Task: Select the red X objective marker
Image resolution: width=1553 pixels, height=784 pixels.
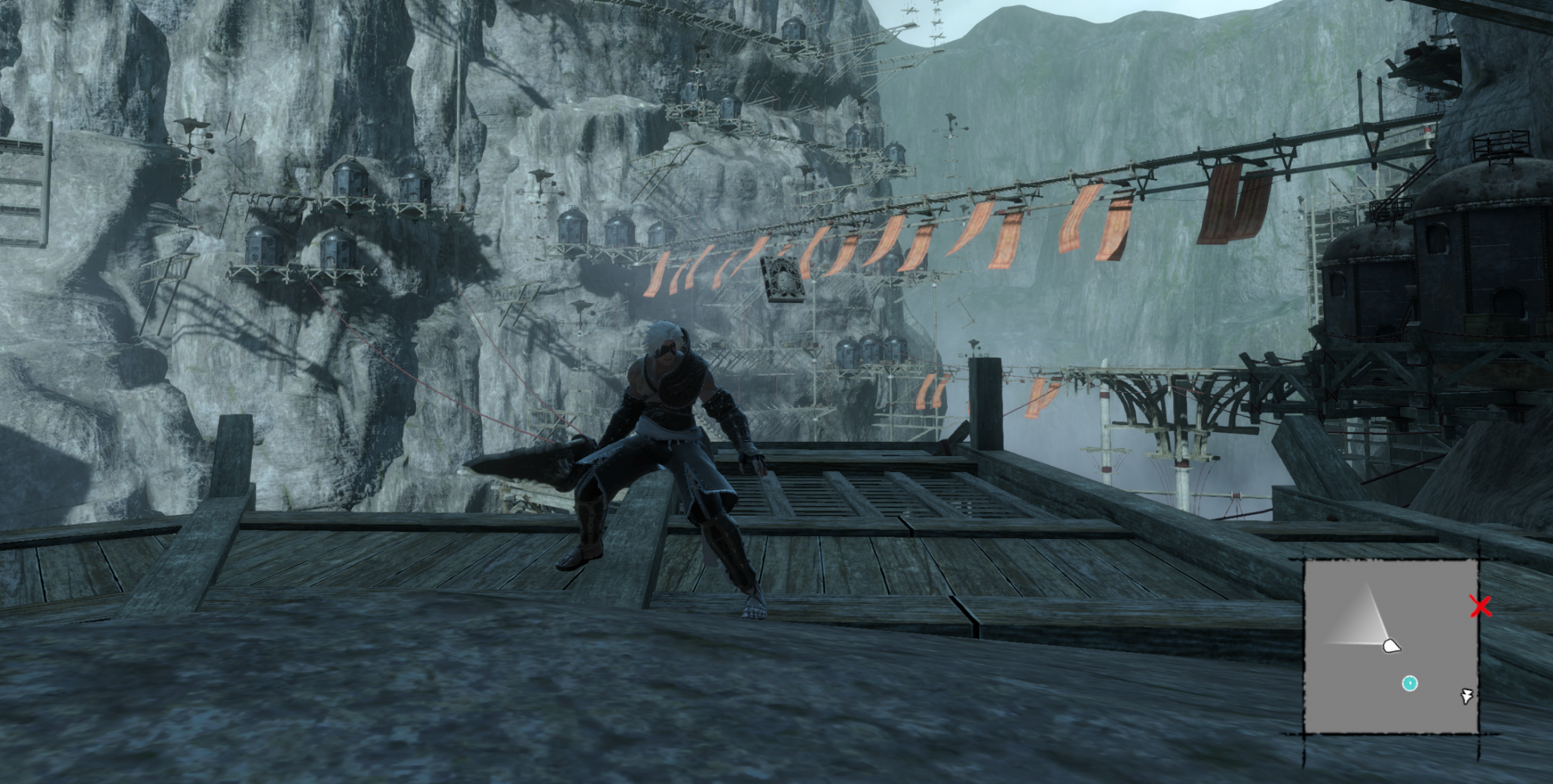Action: [x=1481, y=606]
